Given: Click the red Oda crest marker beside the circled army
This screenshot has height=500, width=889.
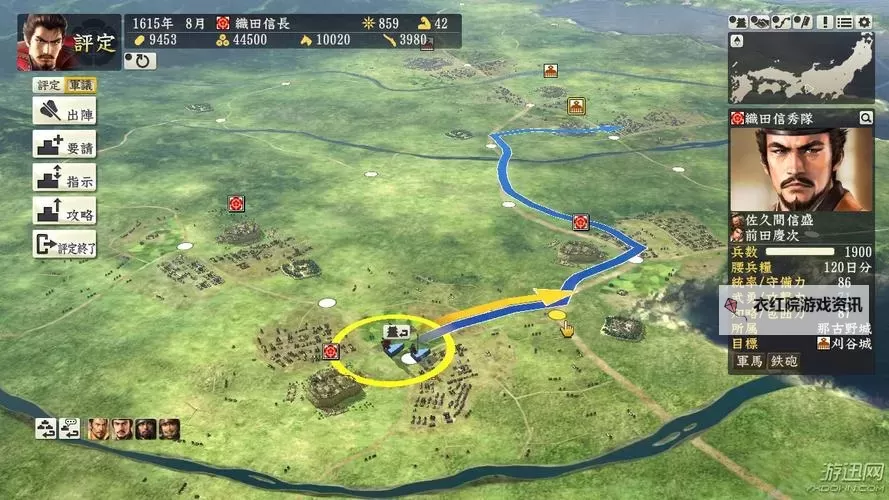Looking at the screenshot, I should [x=332, y=351].
